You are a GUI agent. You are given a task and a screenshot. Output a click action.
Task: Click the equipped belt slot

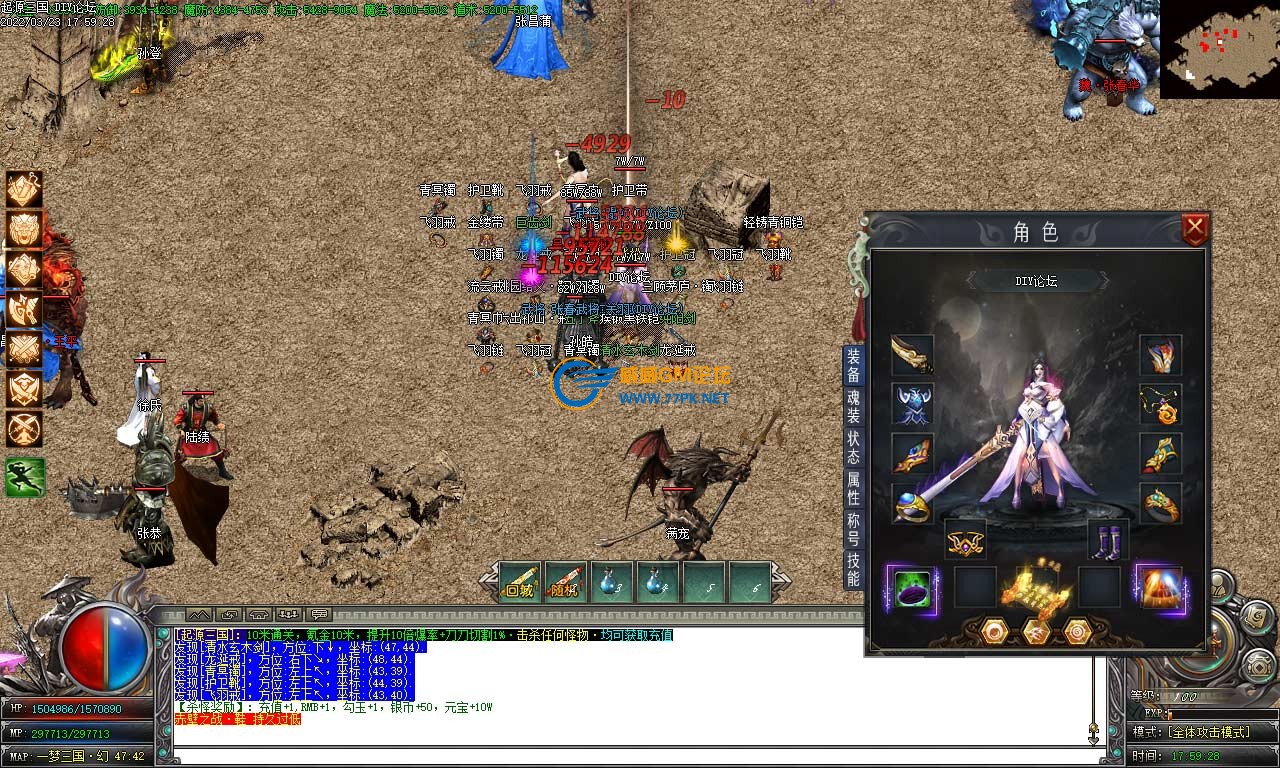click(x=965, y=541)
